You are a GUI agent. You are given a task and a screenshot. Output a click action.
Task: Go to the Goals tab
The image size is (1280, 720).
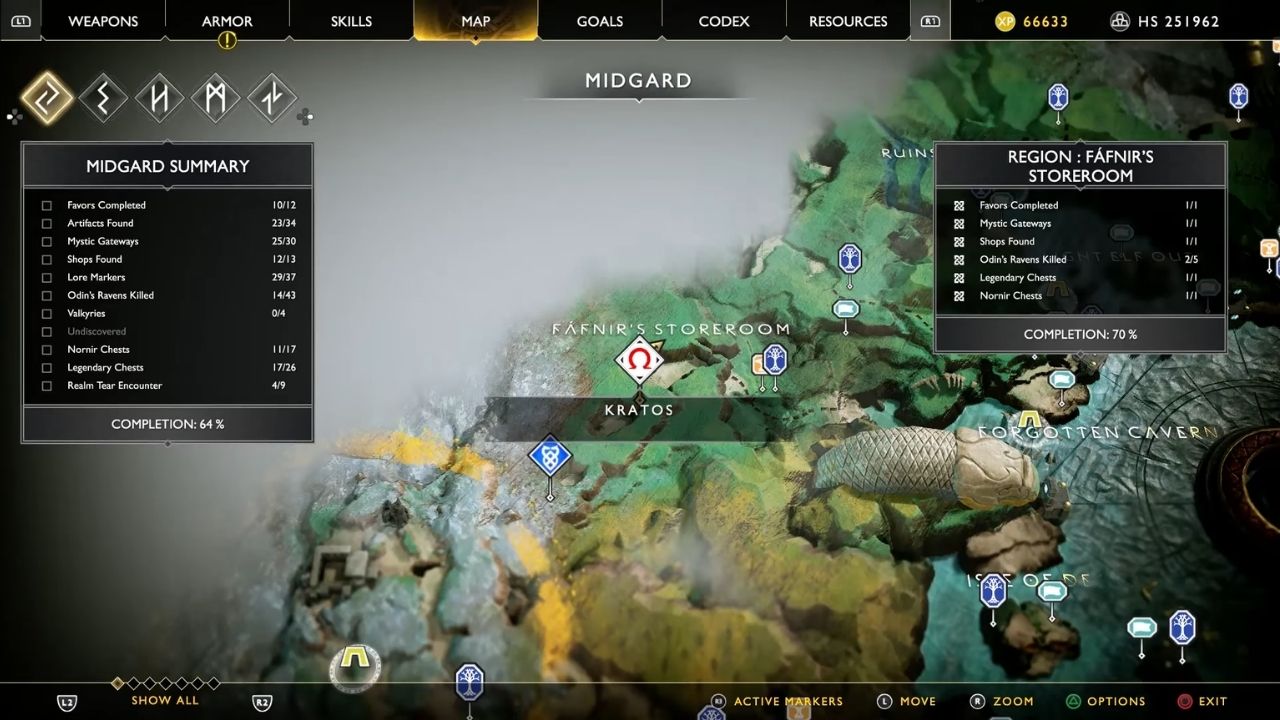click(x=600, y=21)
